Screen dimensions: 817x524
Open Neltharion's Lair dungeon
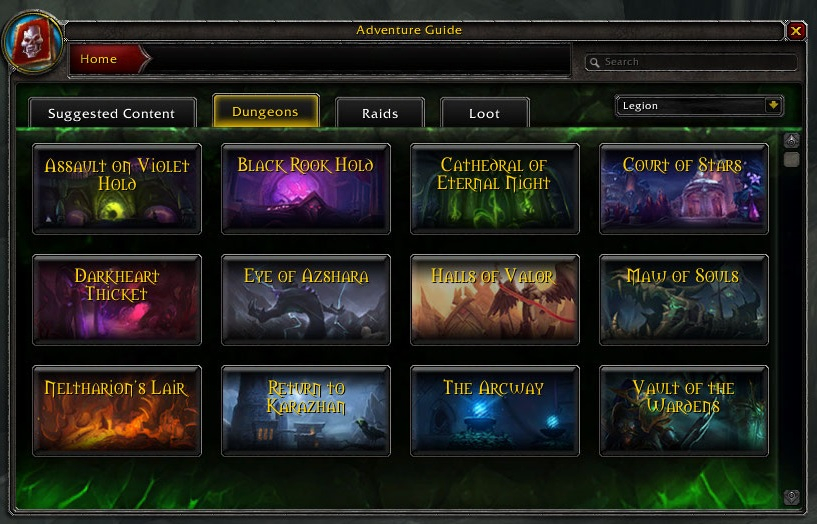[117, 410]
